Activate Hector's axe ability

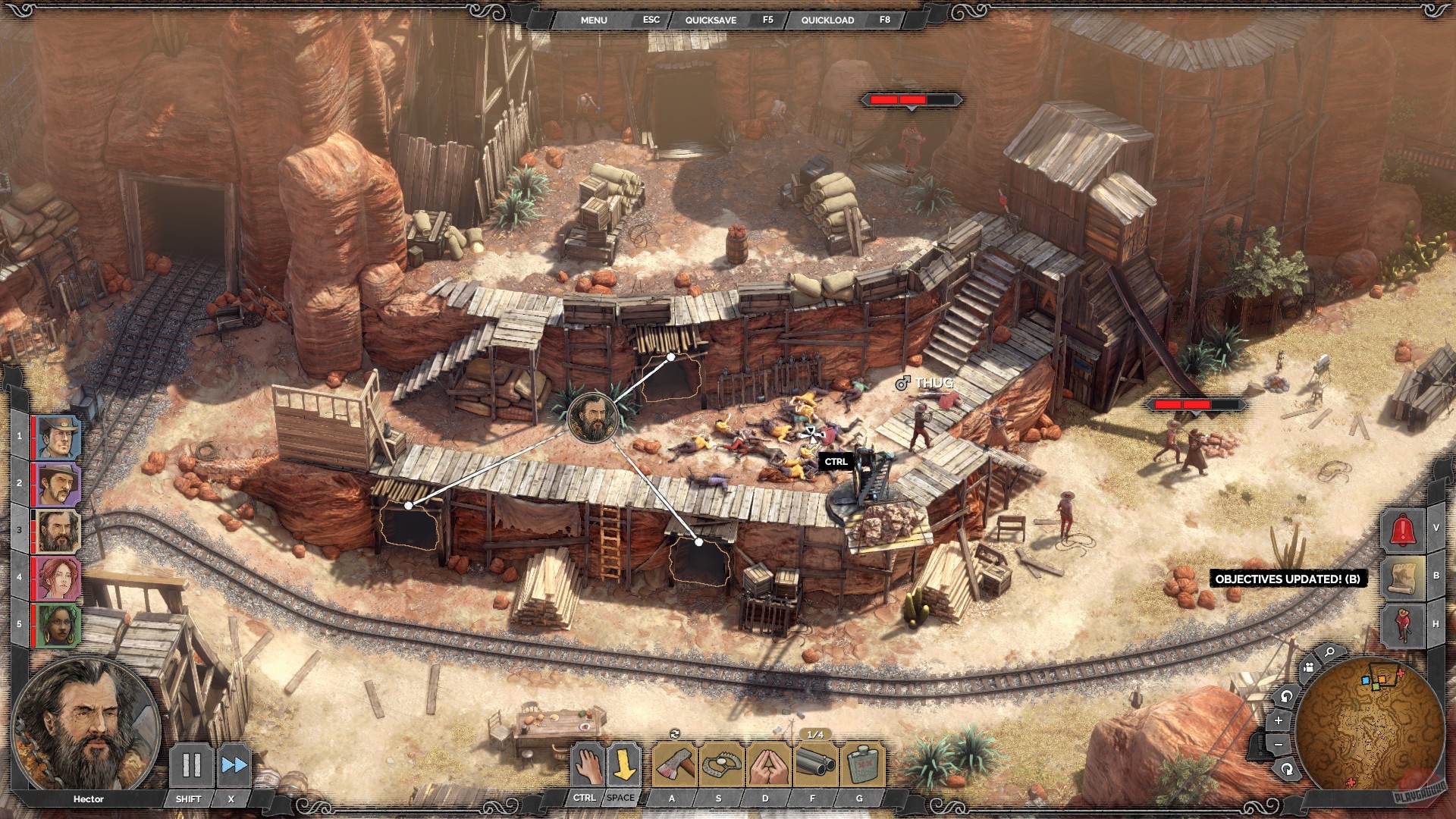tap(674, 765)
